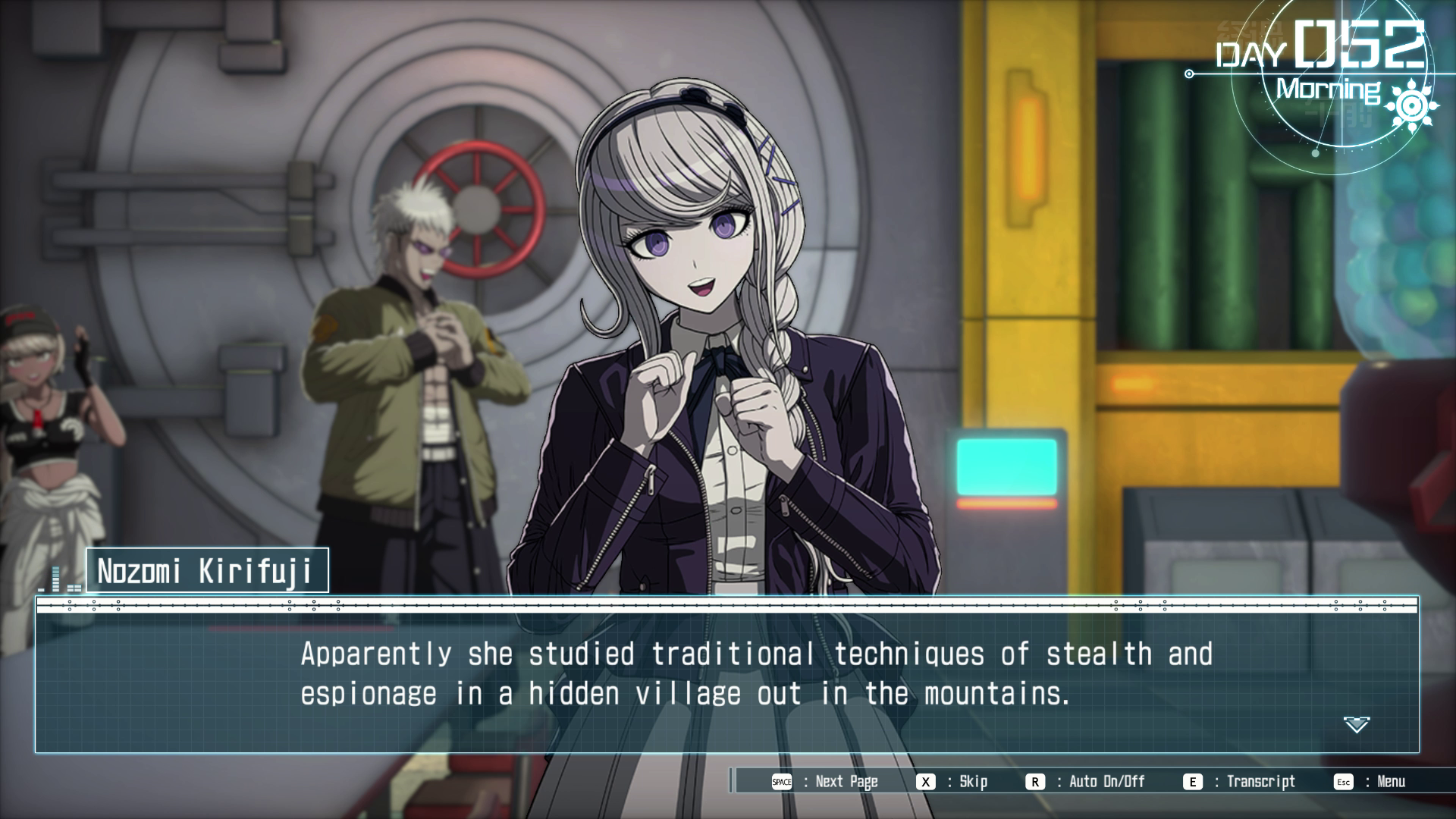The height and width of the screenshot is (819, 1456).
Task: Select the Next Page option
Action: point(825,782)
